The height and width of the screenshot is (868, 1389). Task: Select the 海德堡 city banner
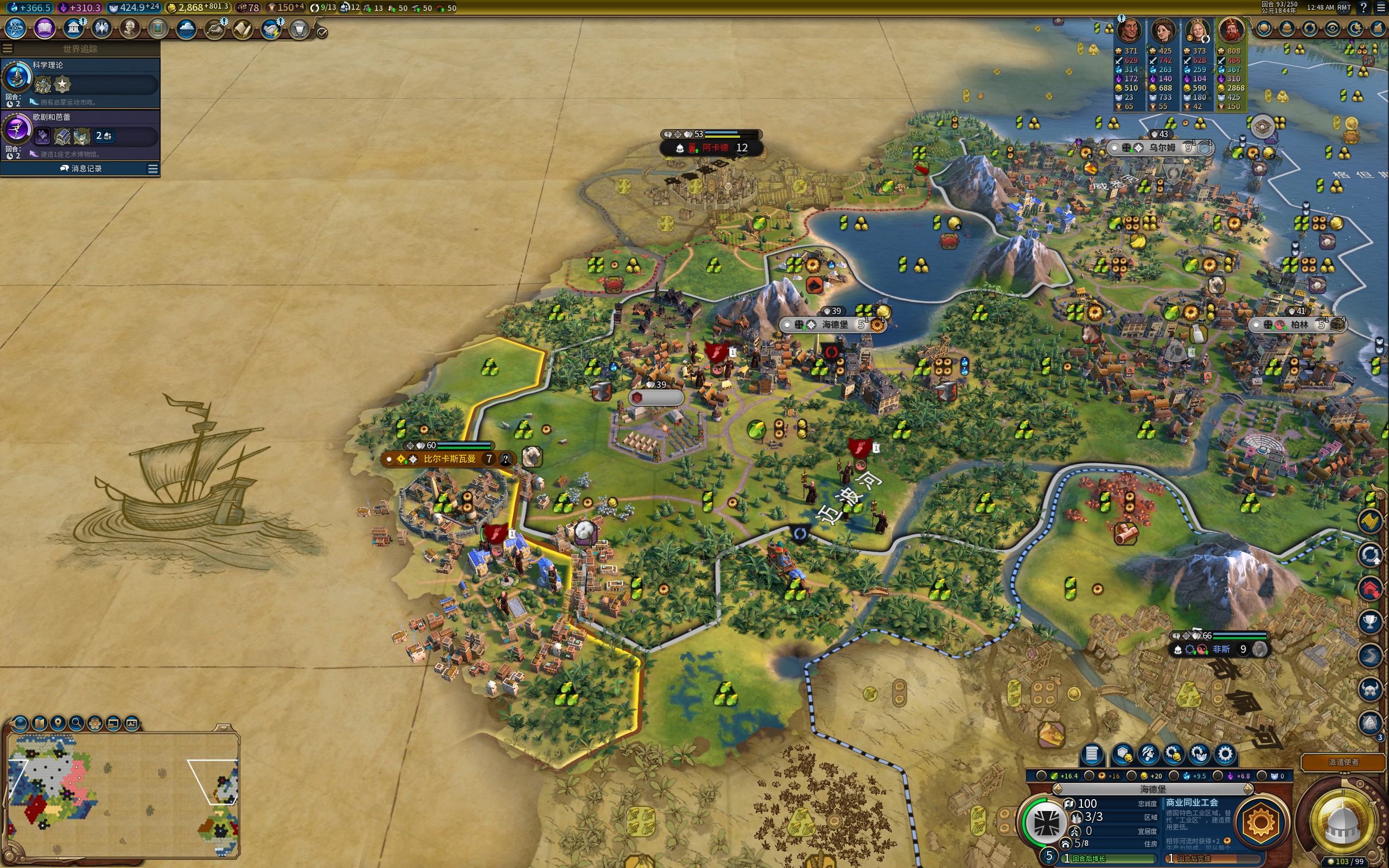pos(834,324)
